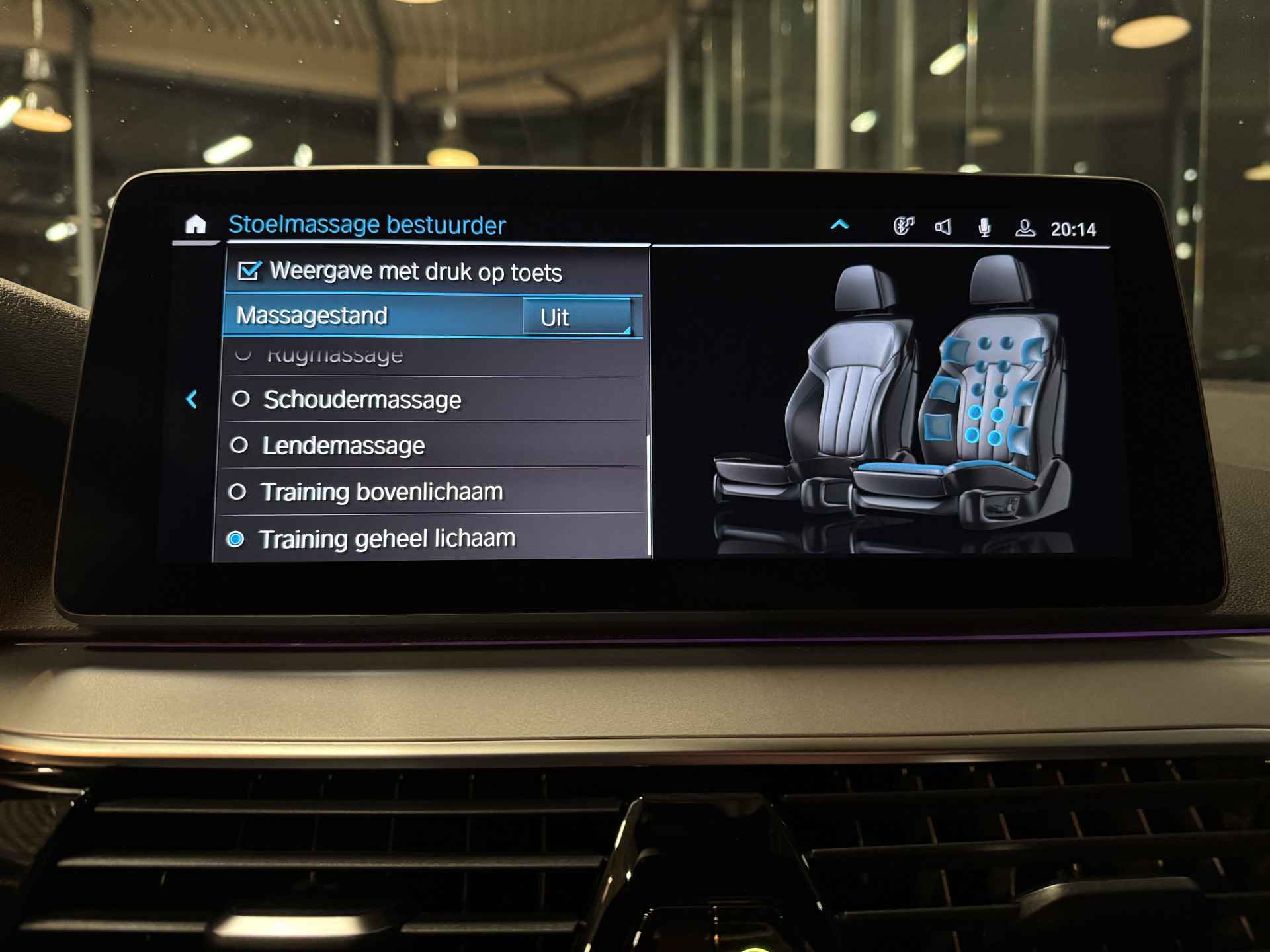1270x952 pixels.
Task: Activate the microphone voice icon
Action: [984, 228]
